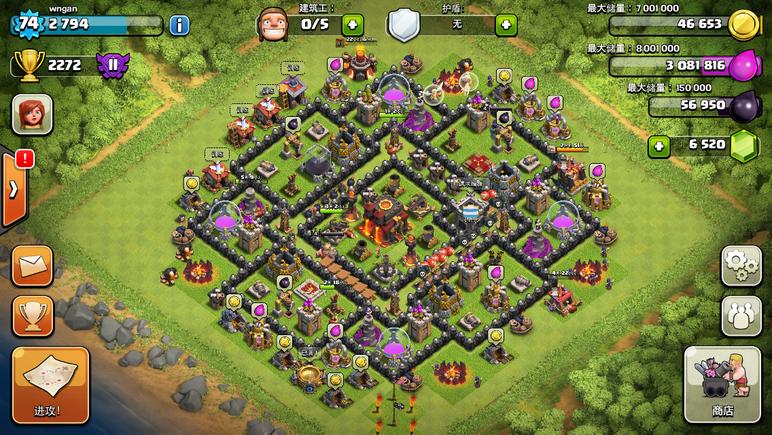Tap the gold coin storage icon
Viewport: 772px width, 435px height.
point(741,24)
